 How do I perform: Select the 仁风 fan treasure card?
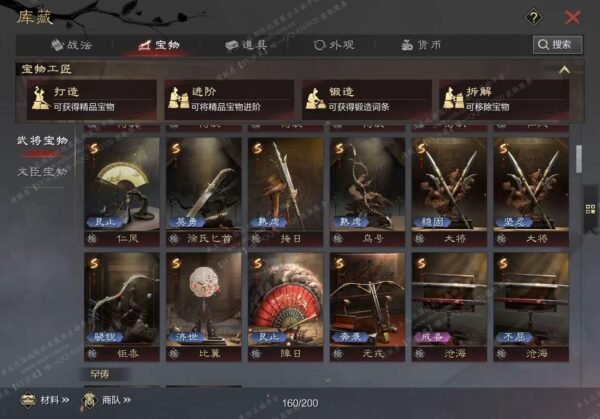122,190
